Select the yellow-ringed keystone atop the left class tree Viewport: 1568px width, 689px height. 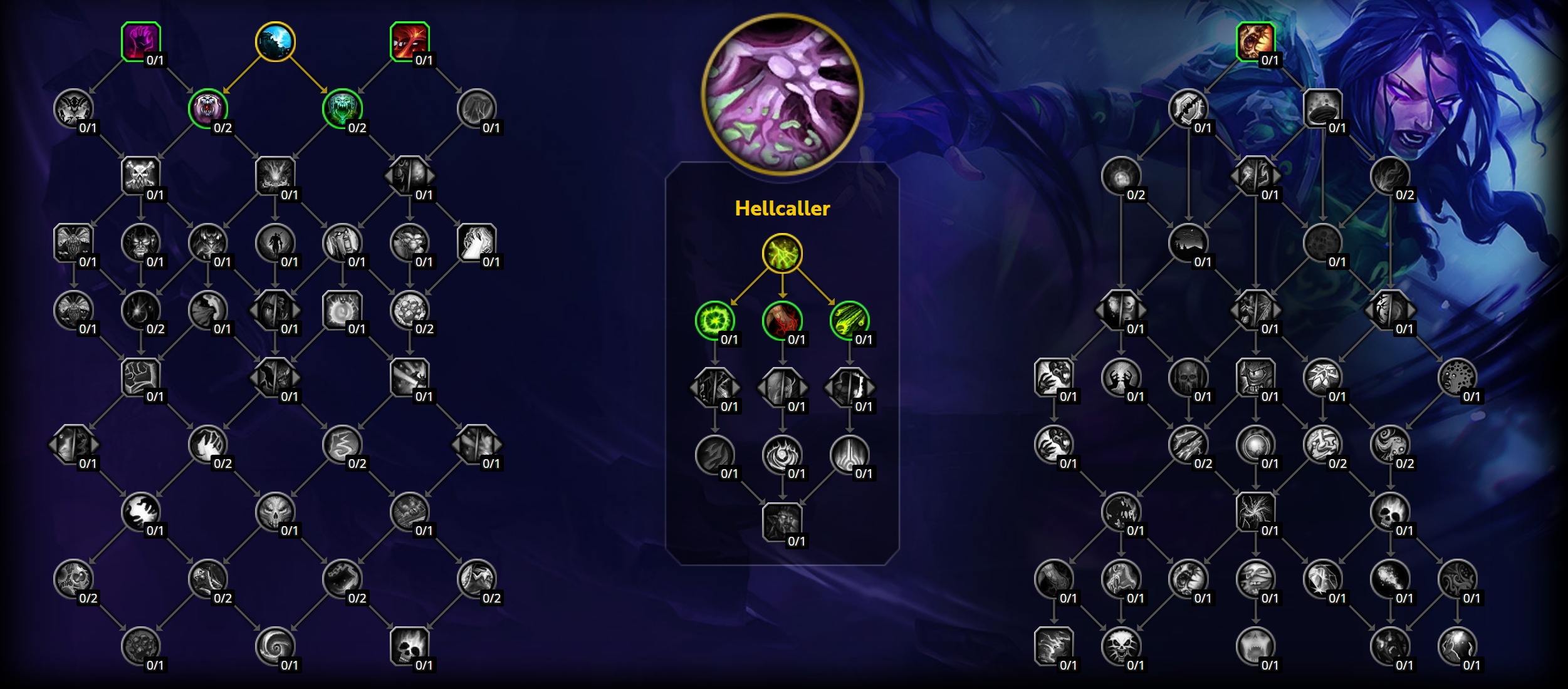(276, 41)
